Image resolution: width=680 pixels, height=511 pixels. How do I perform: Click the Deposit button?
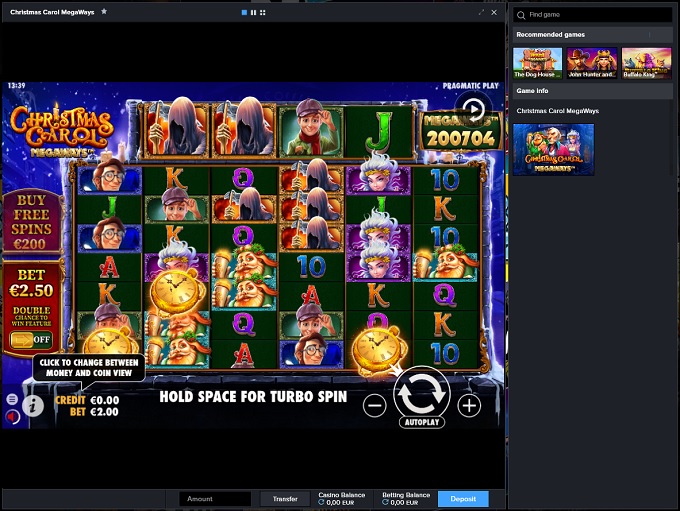pyautogui.click(x=463, y=498)
